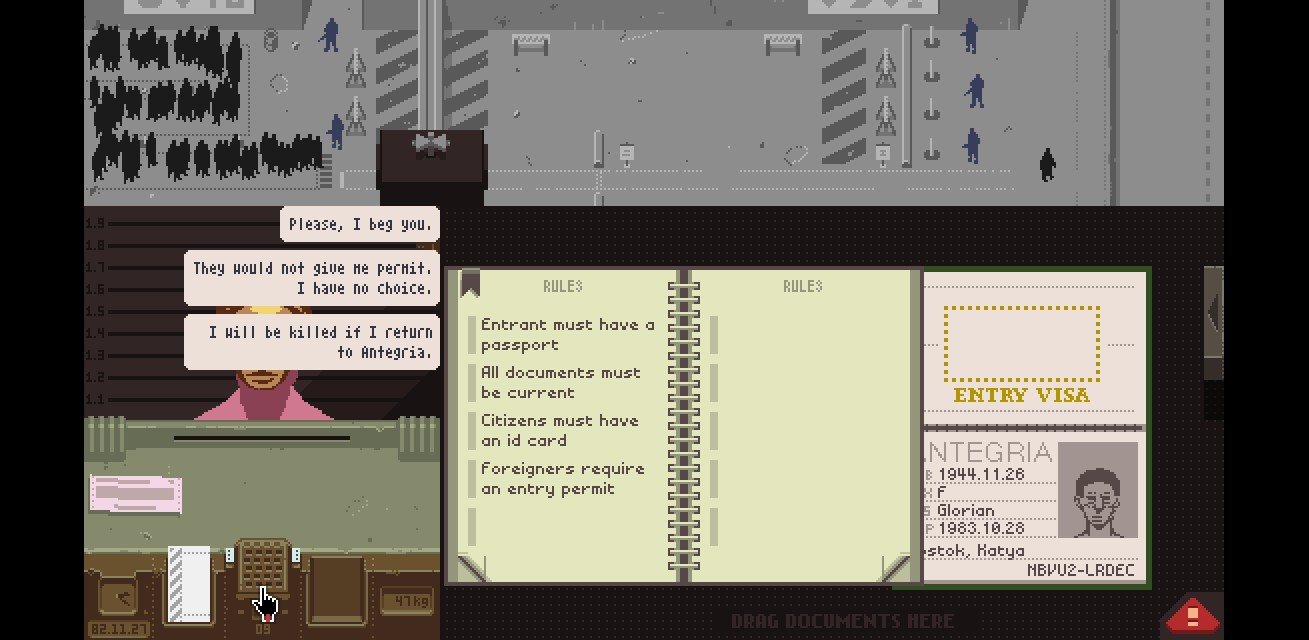Open the stamp bar pull-out tab
The width and height of the screenshot is (1309, 640).
1213,314
